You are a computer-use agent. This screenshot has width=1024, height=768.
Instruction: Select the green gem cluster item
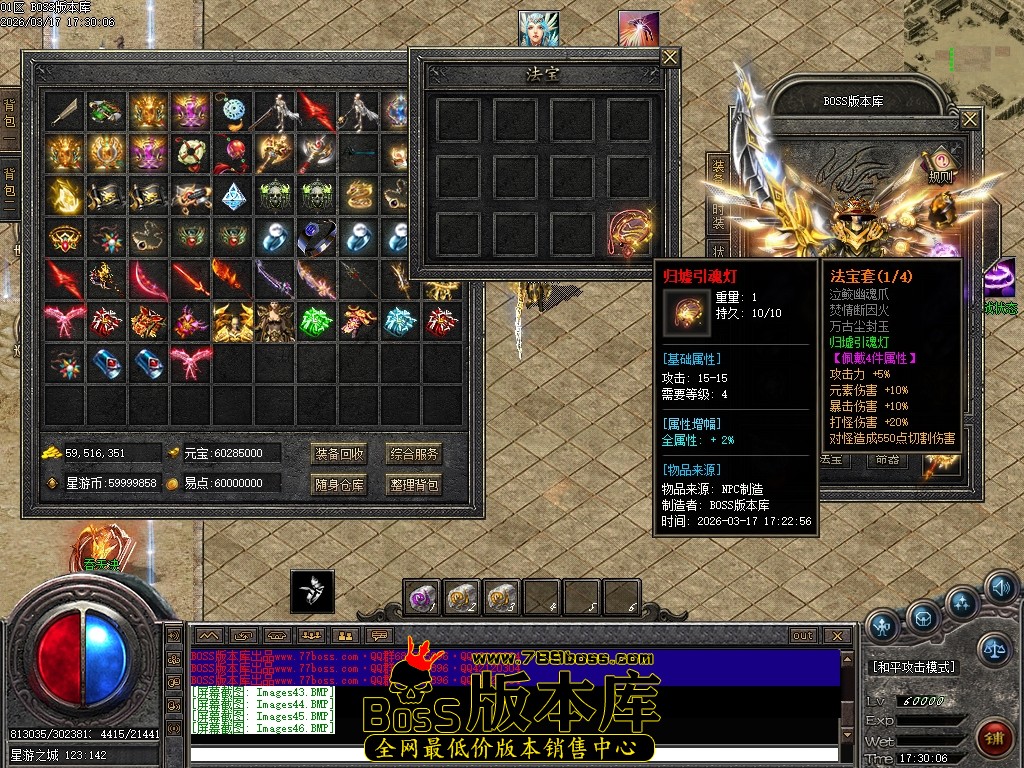(317, 322)
